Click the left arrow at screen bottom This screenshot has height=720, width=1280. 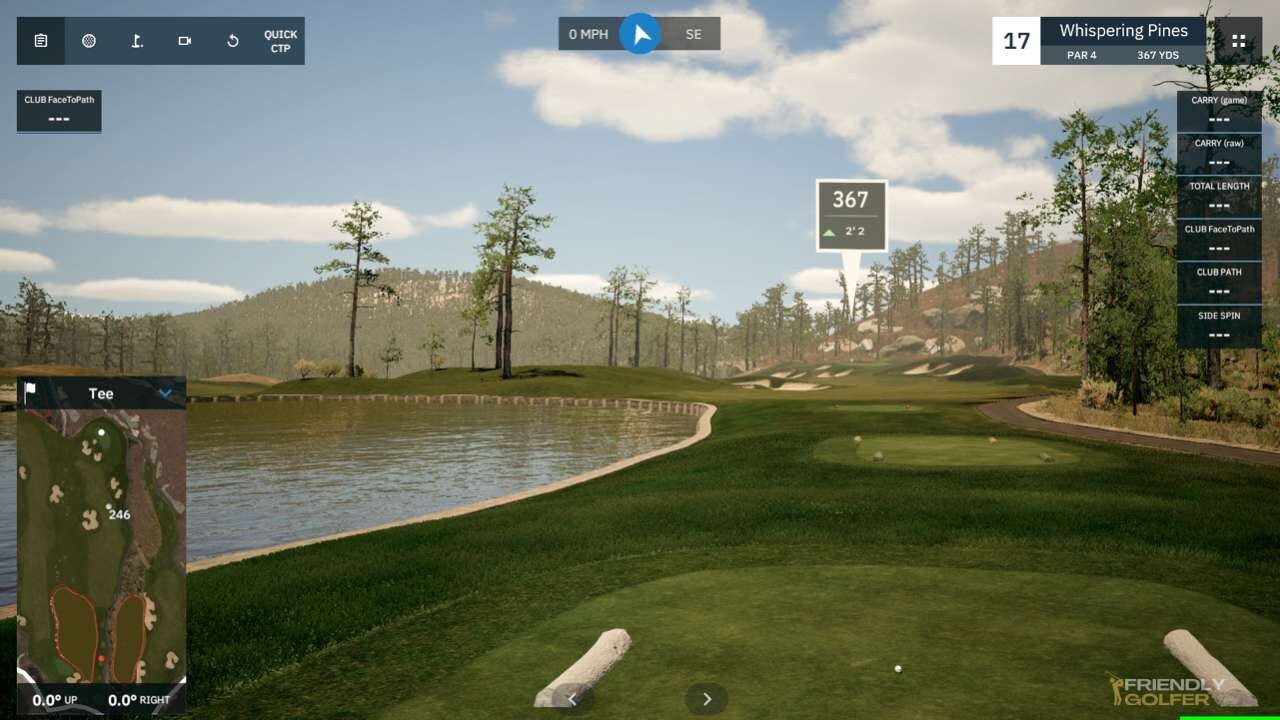[x=572, y=699]
